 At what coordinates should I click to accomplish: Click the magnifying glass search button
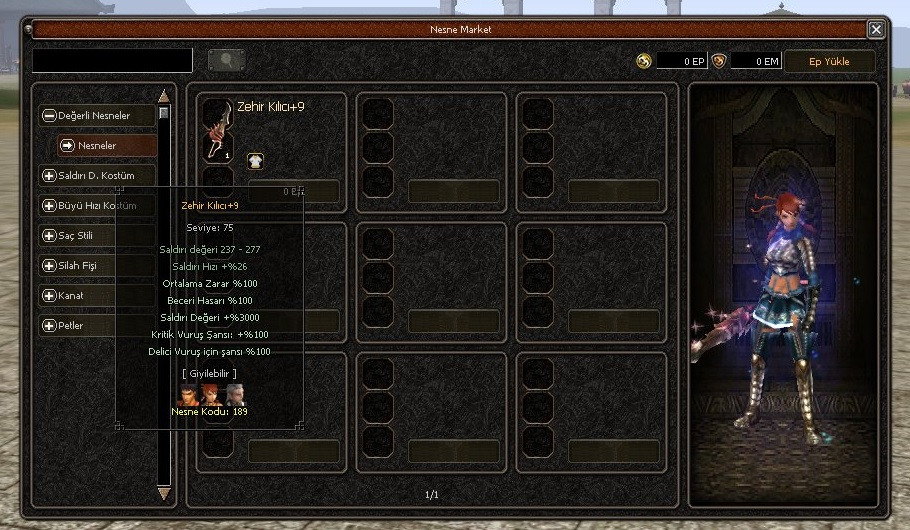(x=227, y=61)
